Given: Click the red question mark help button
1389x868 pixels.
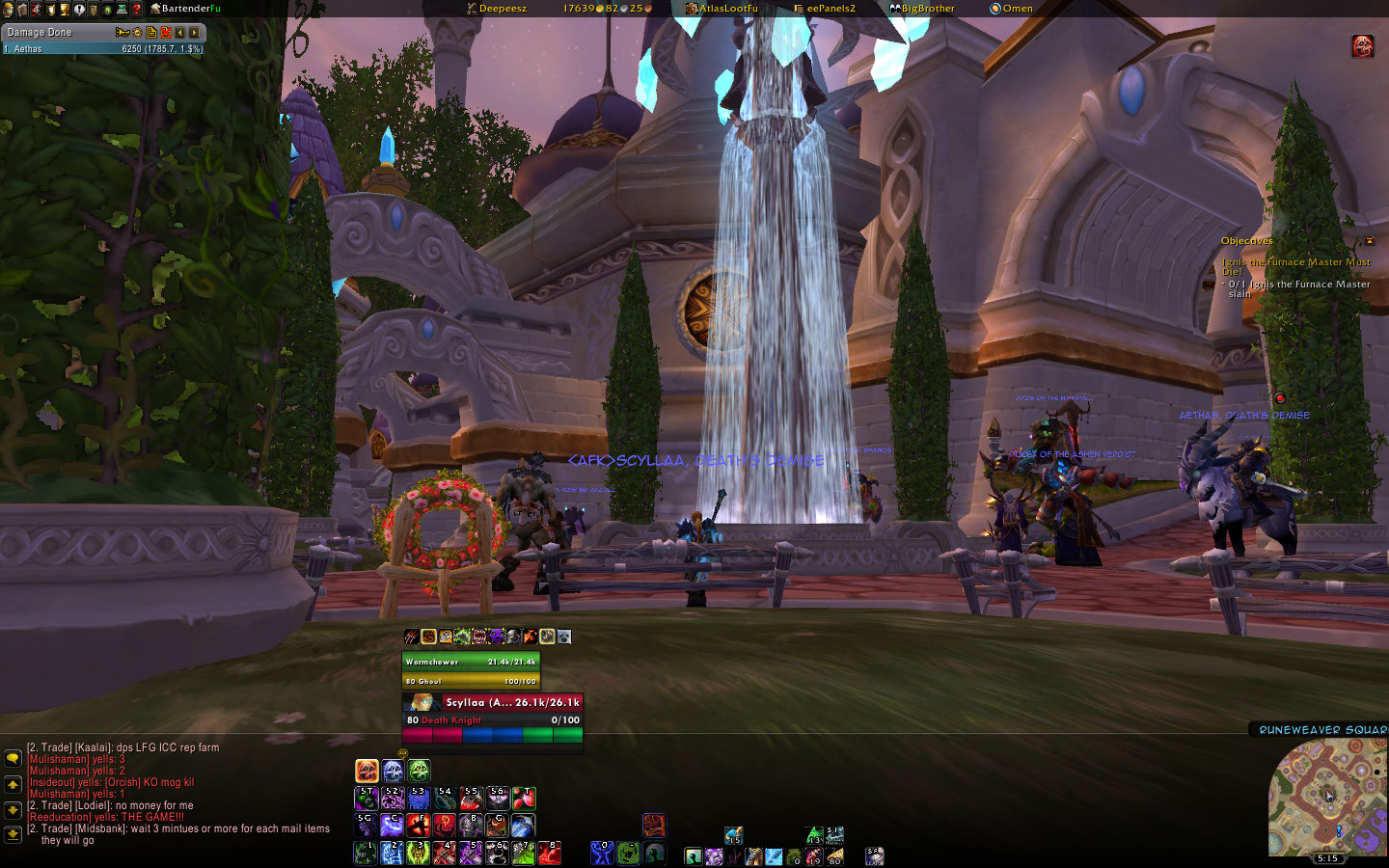Looking at the screenshot, I should pos(136,9).
